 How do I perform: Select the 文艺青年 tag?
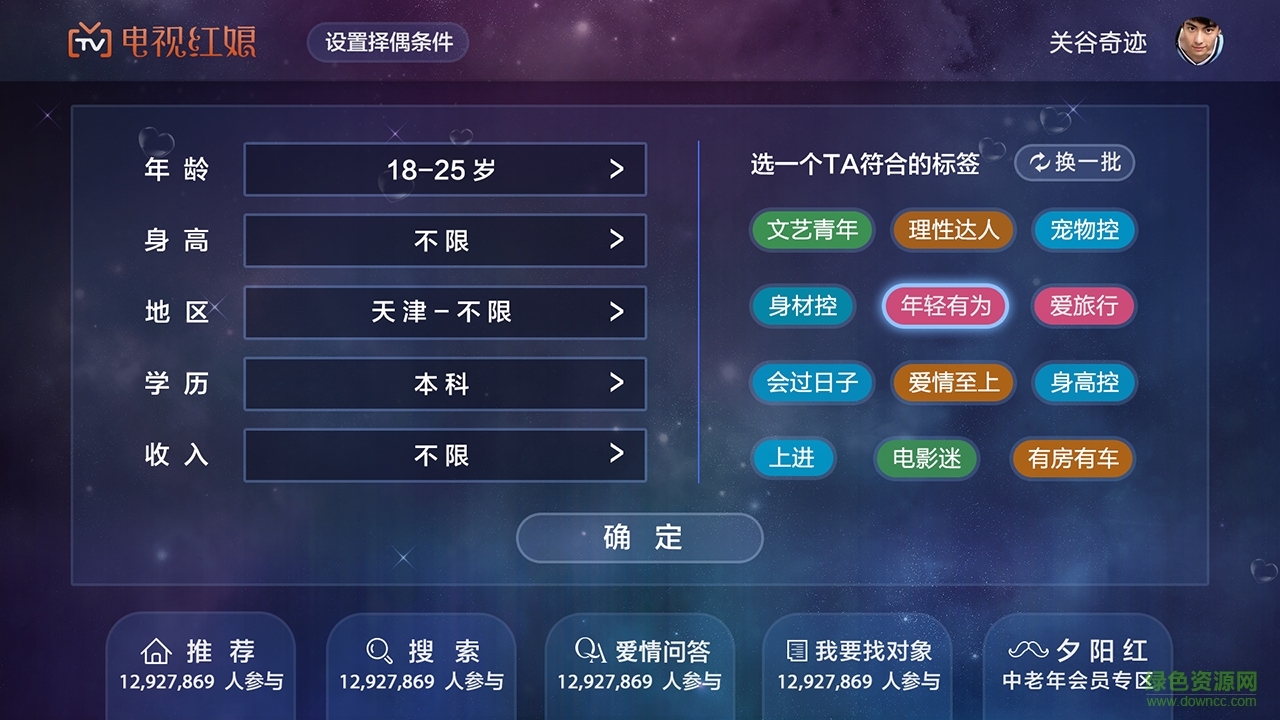pyautogui.click(x=812, y=230)
